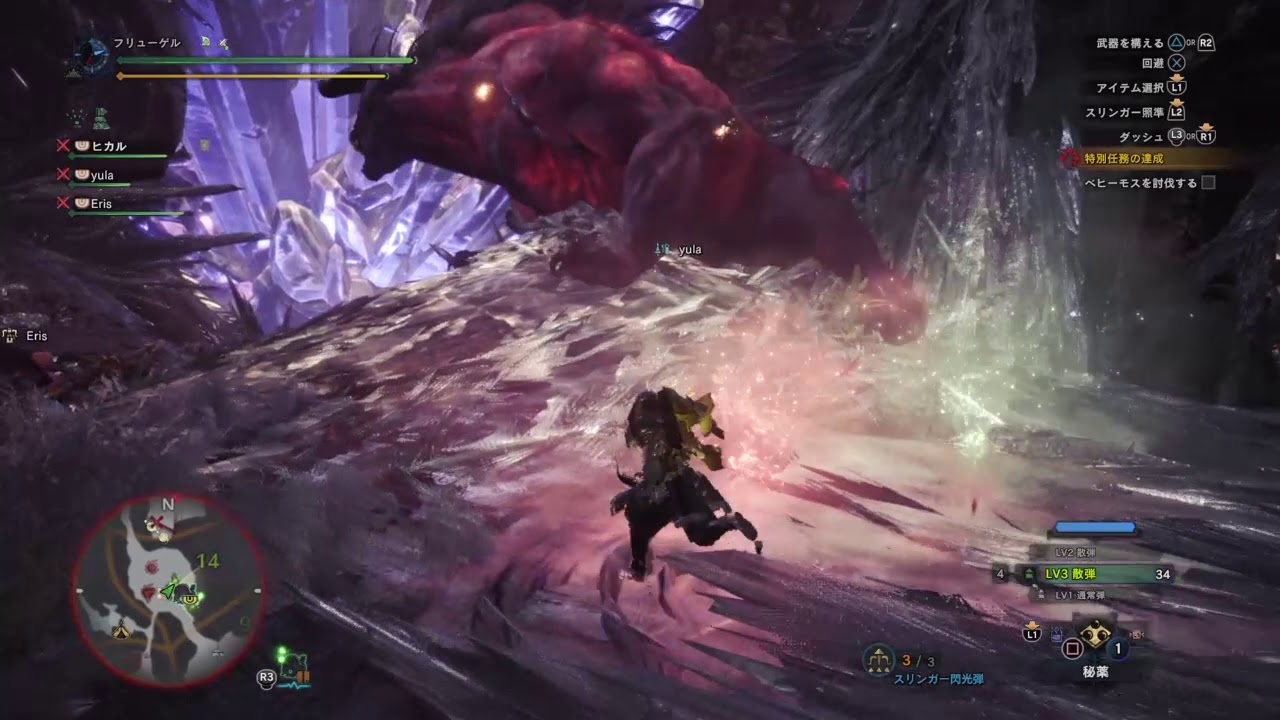Select the LV1 通常弾 ammo entry
This screenshot has height=720, width=1280.
[x=1082, y=595]
